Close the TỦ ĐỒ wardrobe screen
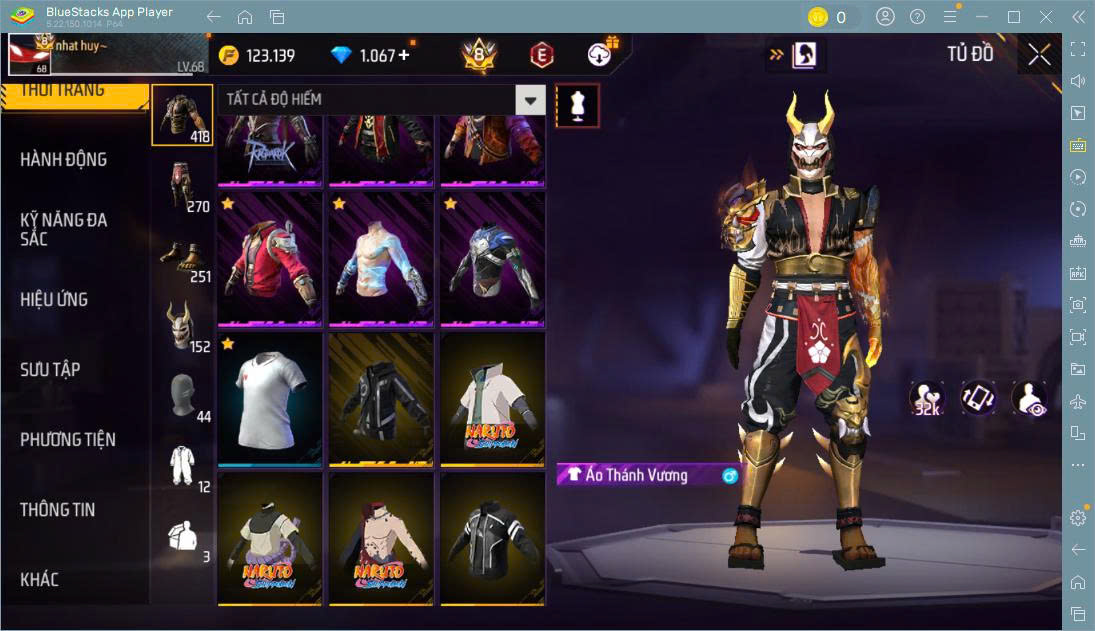The height and width of the screenshot is (631, 1095). pos(1039,54)
